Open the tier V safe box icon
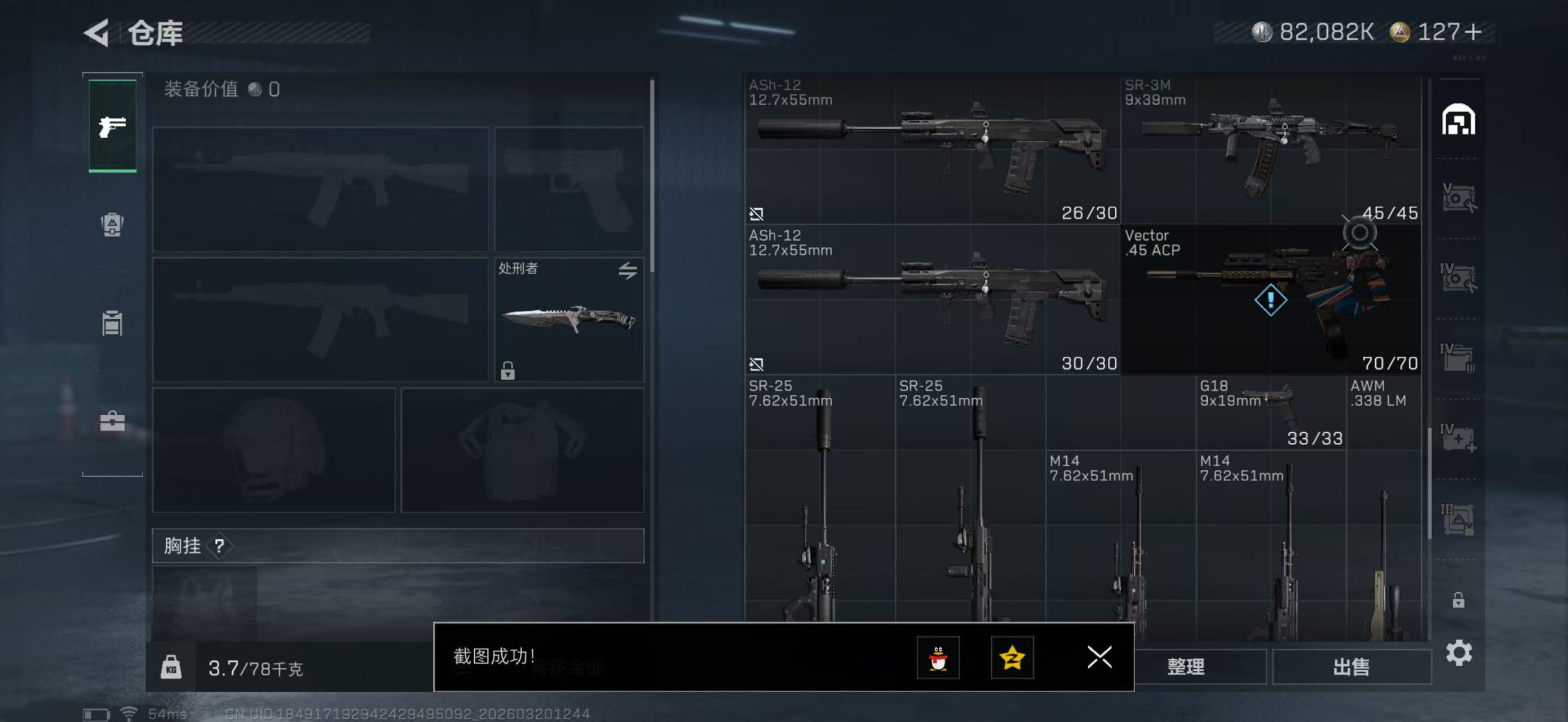 pyautogui.click(x=1461, y=196)
